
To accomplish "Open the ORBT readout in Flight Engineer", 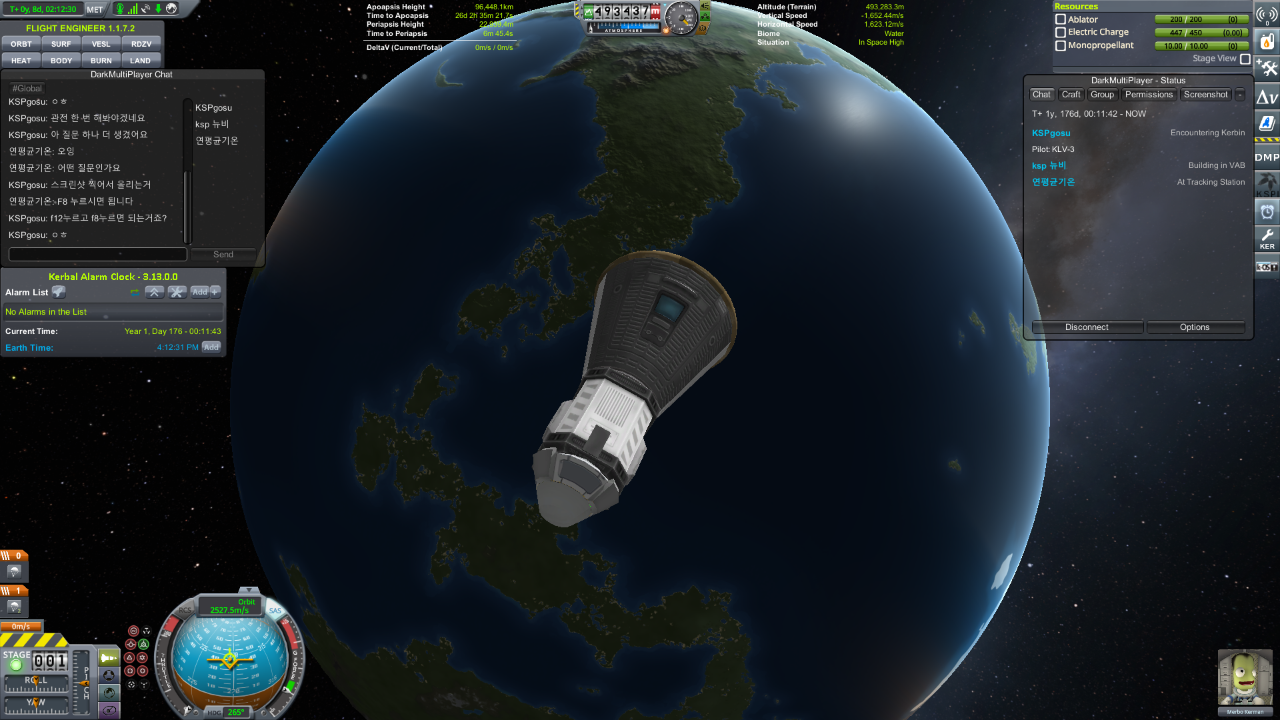I will pos(21,44).
